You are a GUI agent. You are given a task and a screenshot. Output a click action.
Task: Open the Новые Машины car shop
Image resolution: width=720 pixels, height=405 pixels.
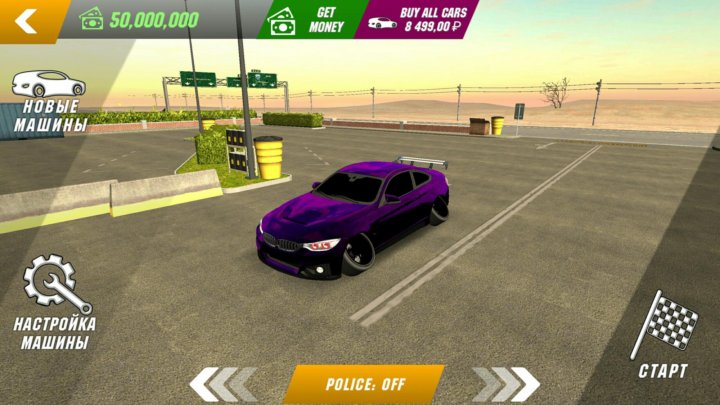tap(49, 101)
